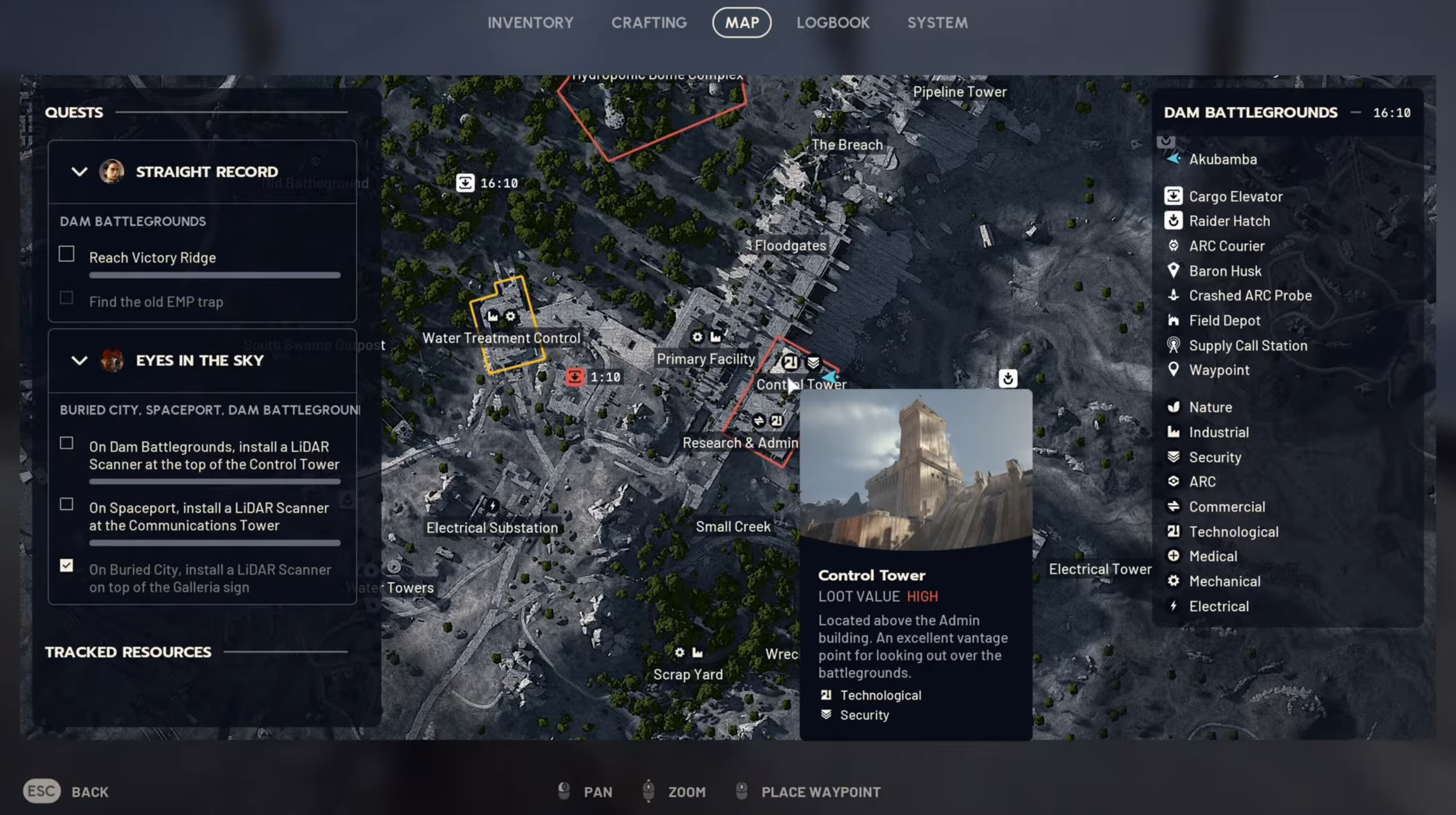Select the Cargo Elevator icon in the legend
Screen dimensions: 1456x815
(x=1173, y=196)
